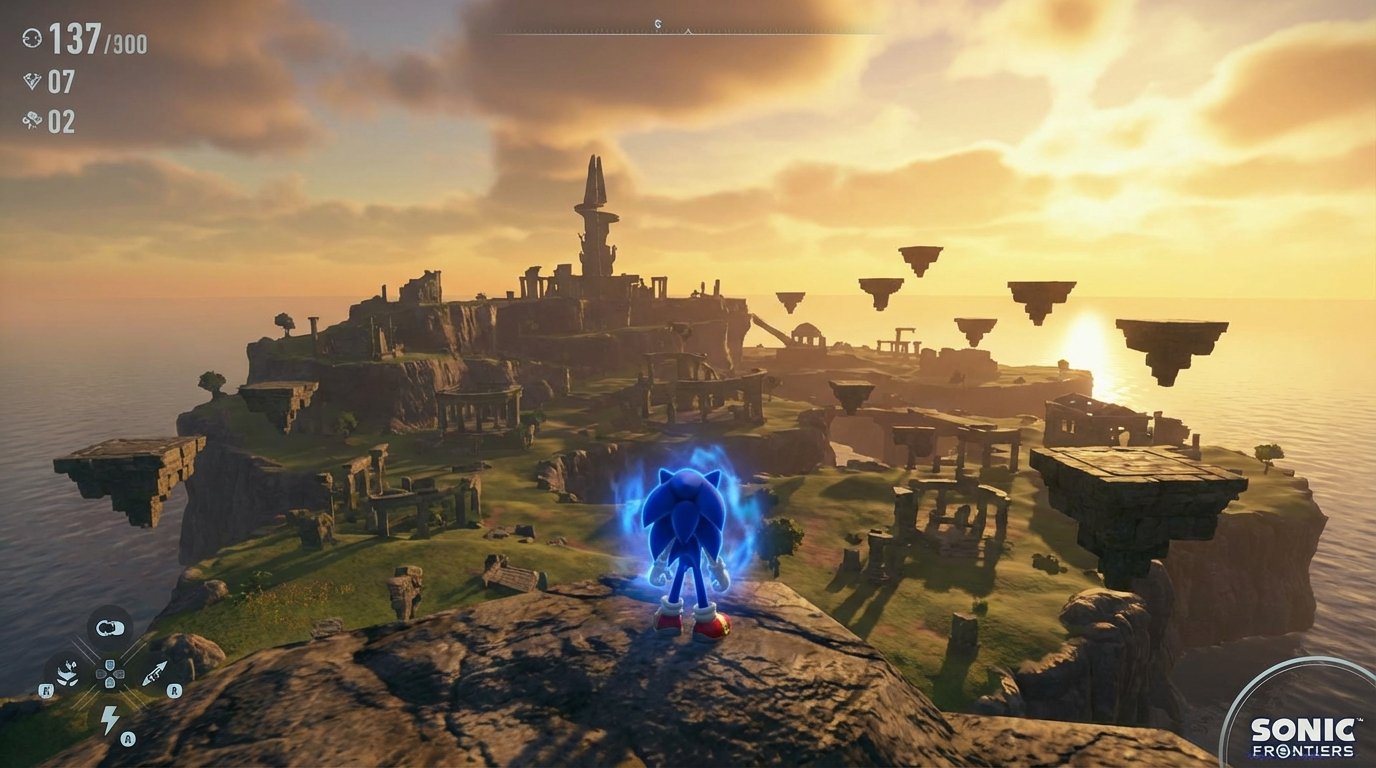1376x768 pixels.
Task: Click the ring counter icon
Action: (x=32, y=39)
